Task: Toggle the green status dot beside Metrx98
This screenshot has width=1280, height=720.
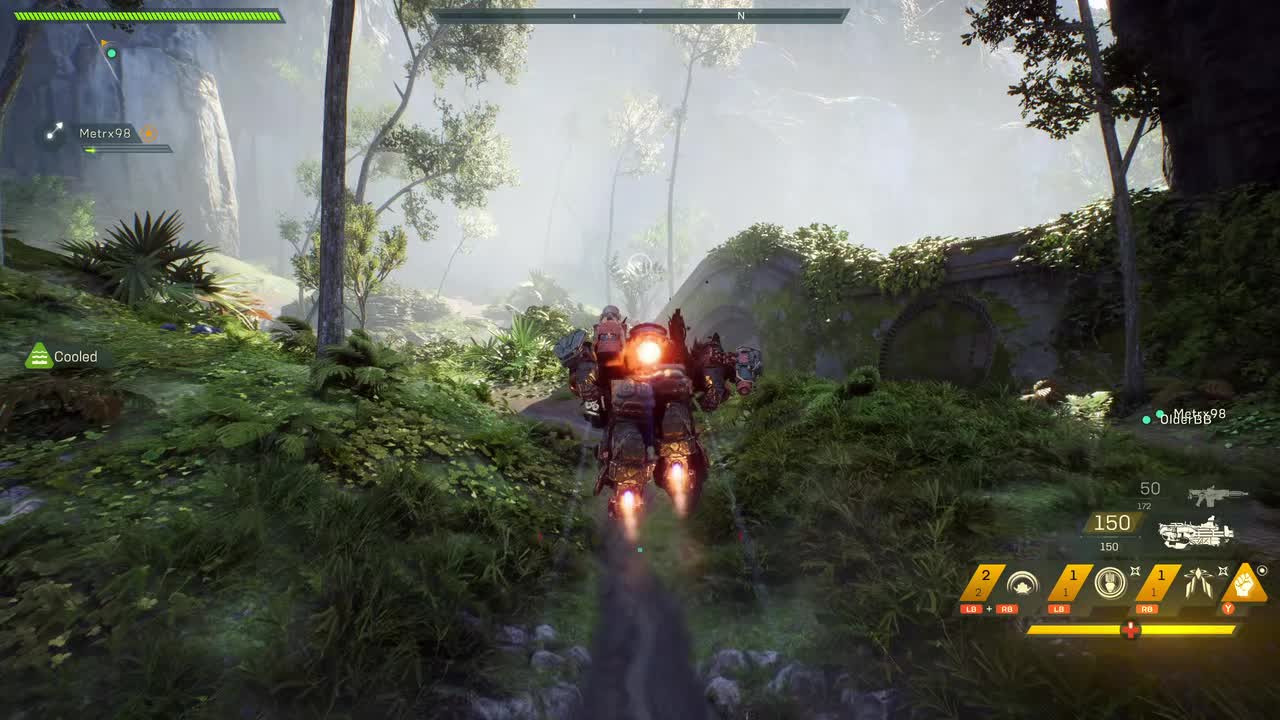Action: click(1160, 413)
